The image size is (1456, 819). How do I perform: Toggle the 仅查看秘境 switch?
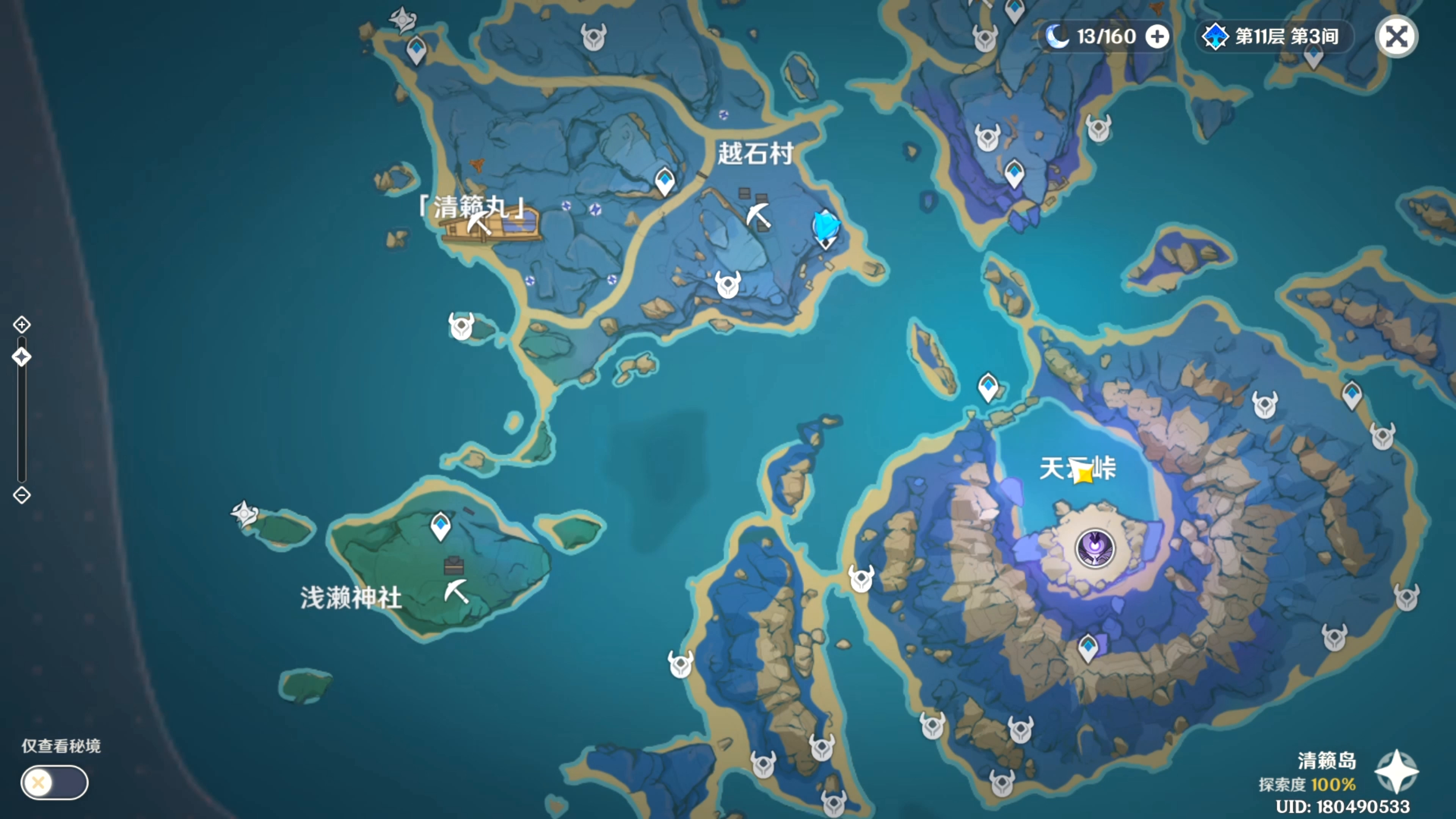(54, 783)
